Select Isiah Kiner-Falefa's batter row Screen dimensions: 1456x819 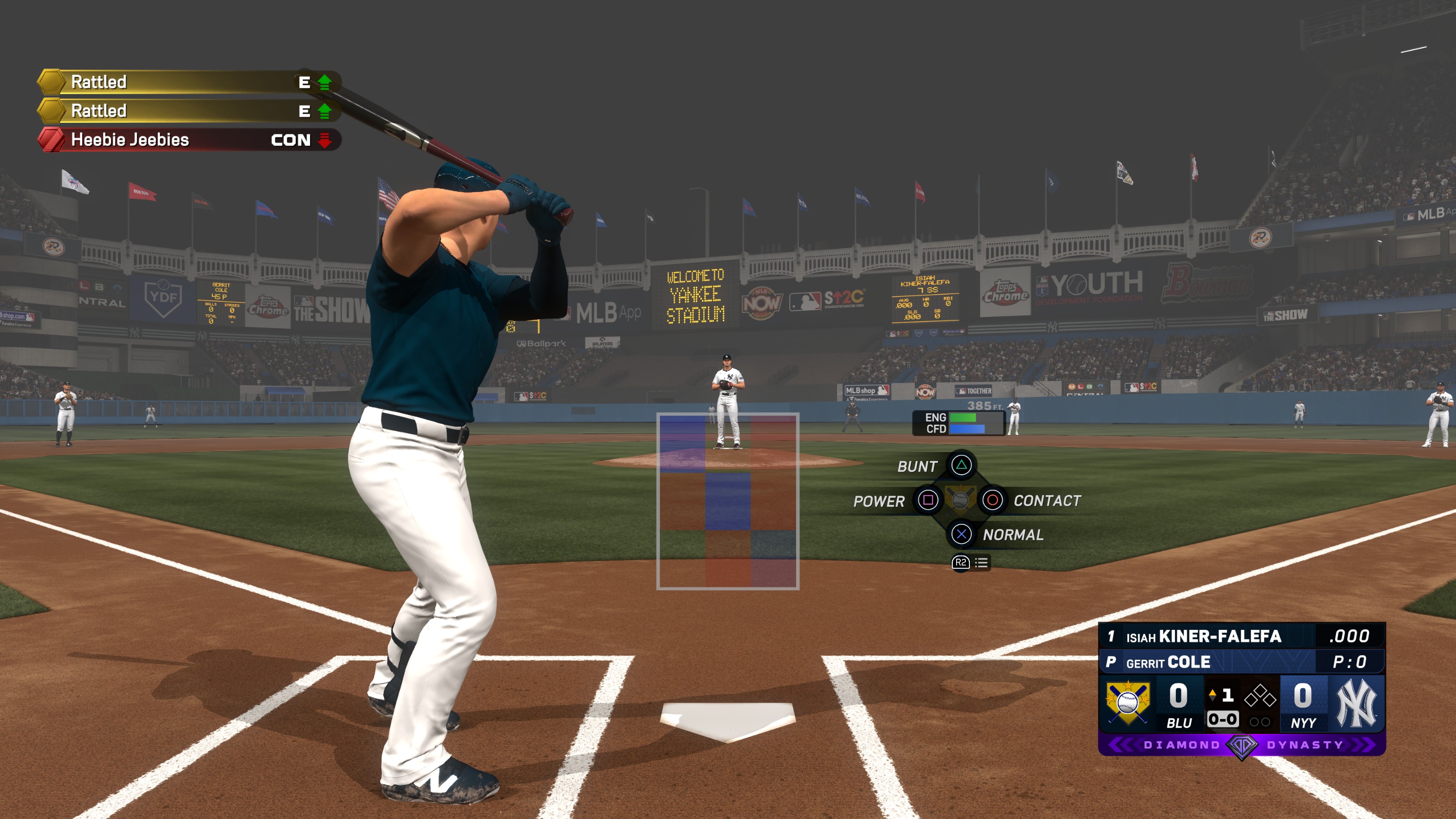[x=1241, y=636]
